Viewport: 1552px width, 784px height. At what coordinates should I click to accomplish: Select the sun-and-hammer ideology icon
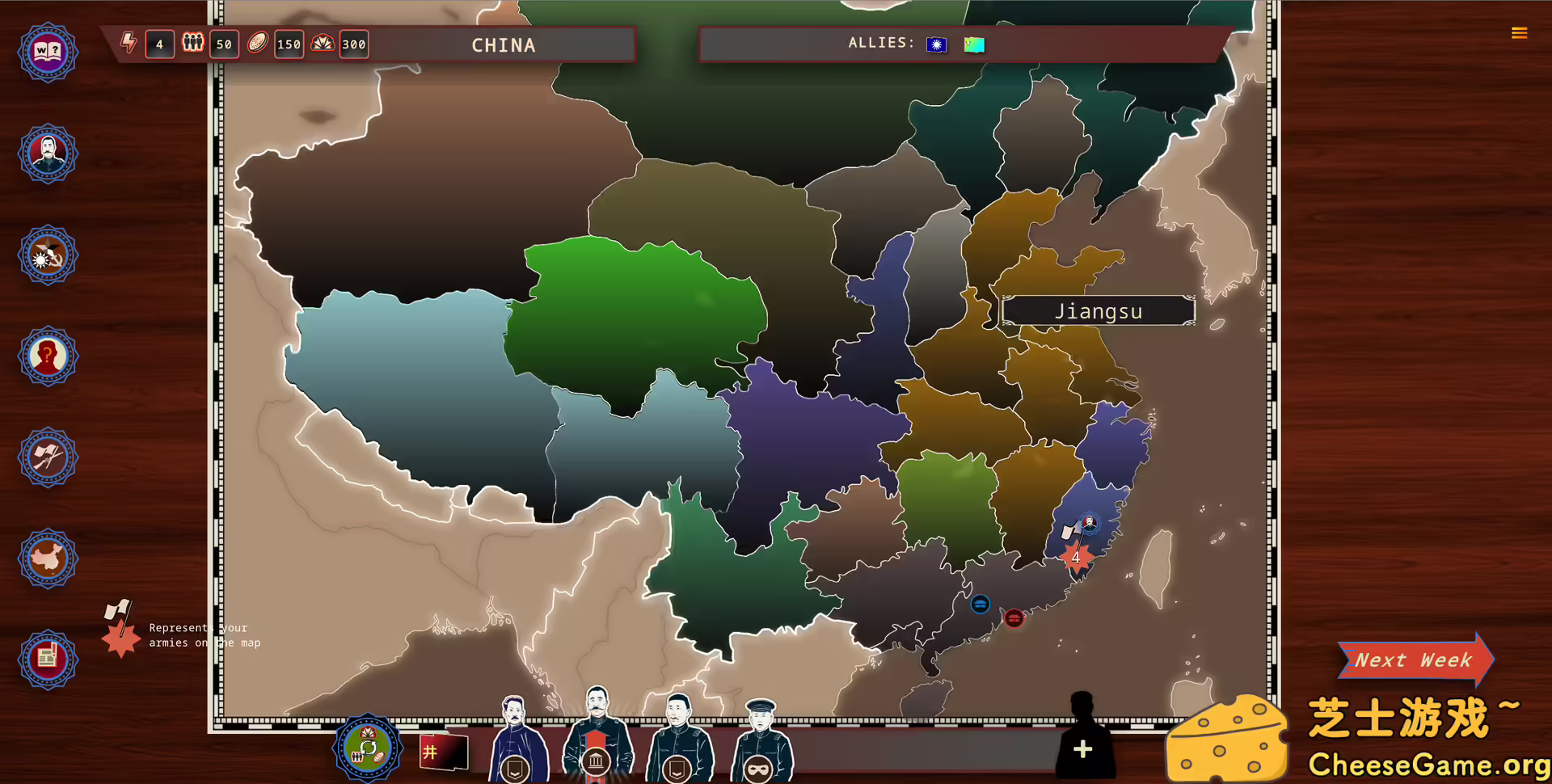tap(48, 254)
